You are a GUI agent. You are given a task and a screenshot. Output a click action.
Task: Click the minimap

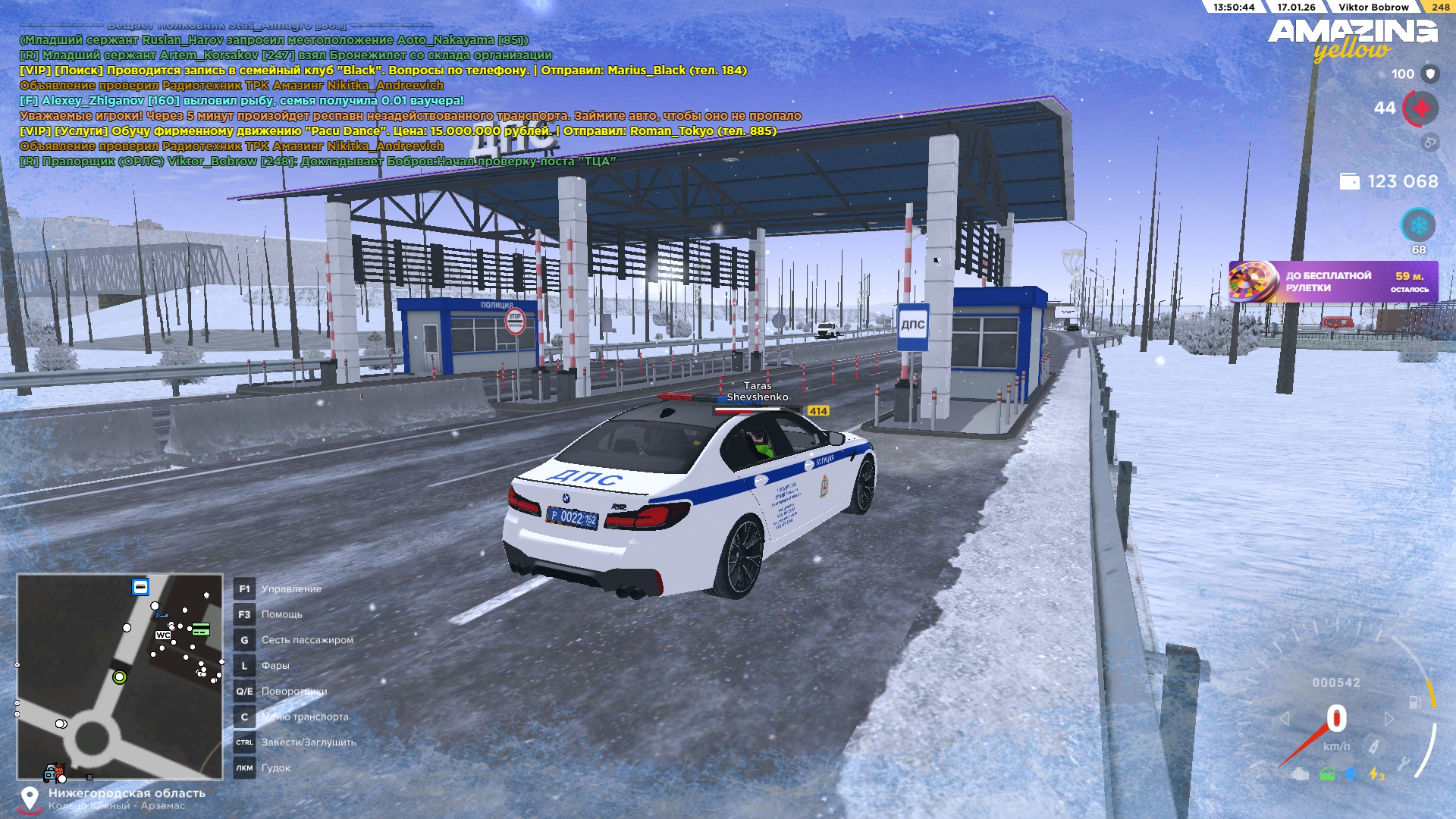[120, 676]
